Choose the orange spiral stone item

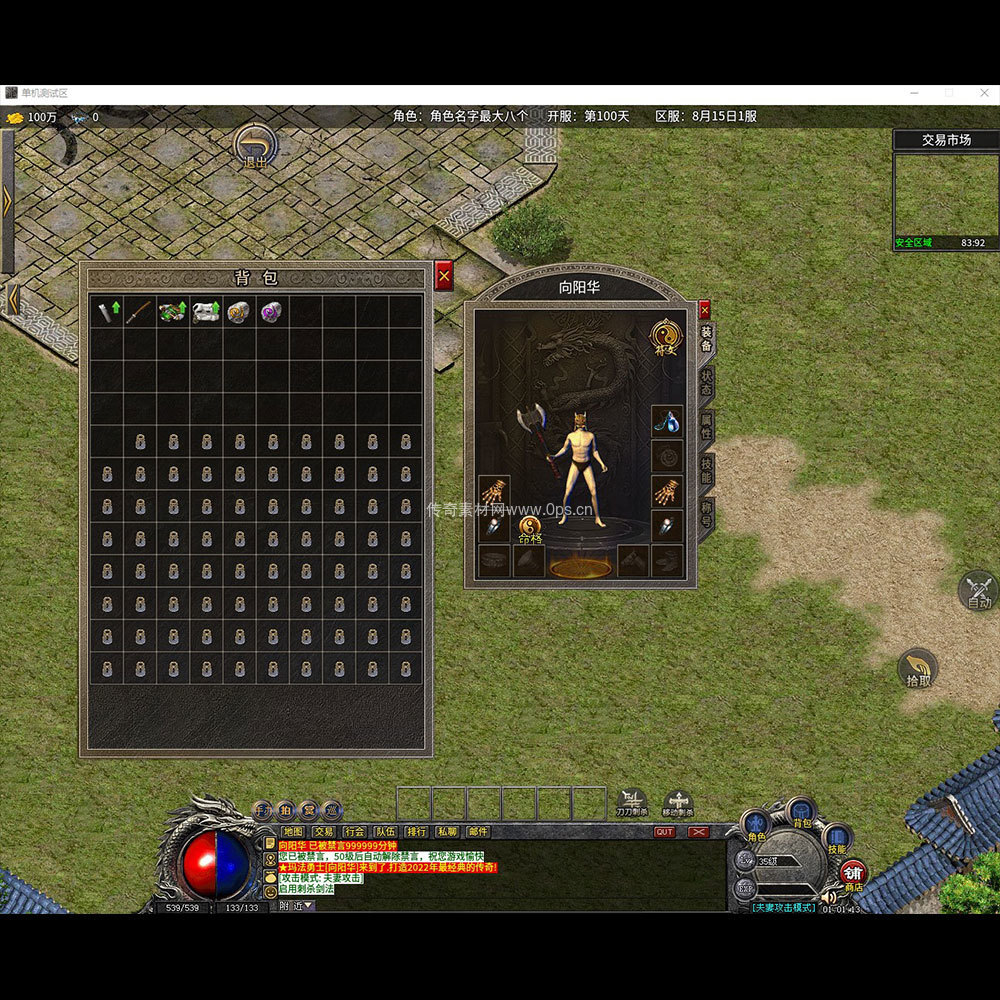[239, 311]
